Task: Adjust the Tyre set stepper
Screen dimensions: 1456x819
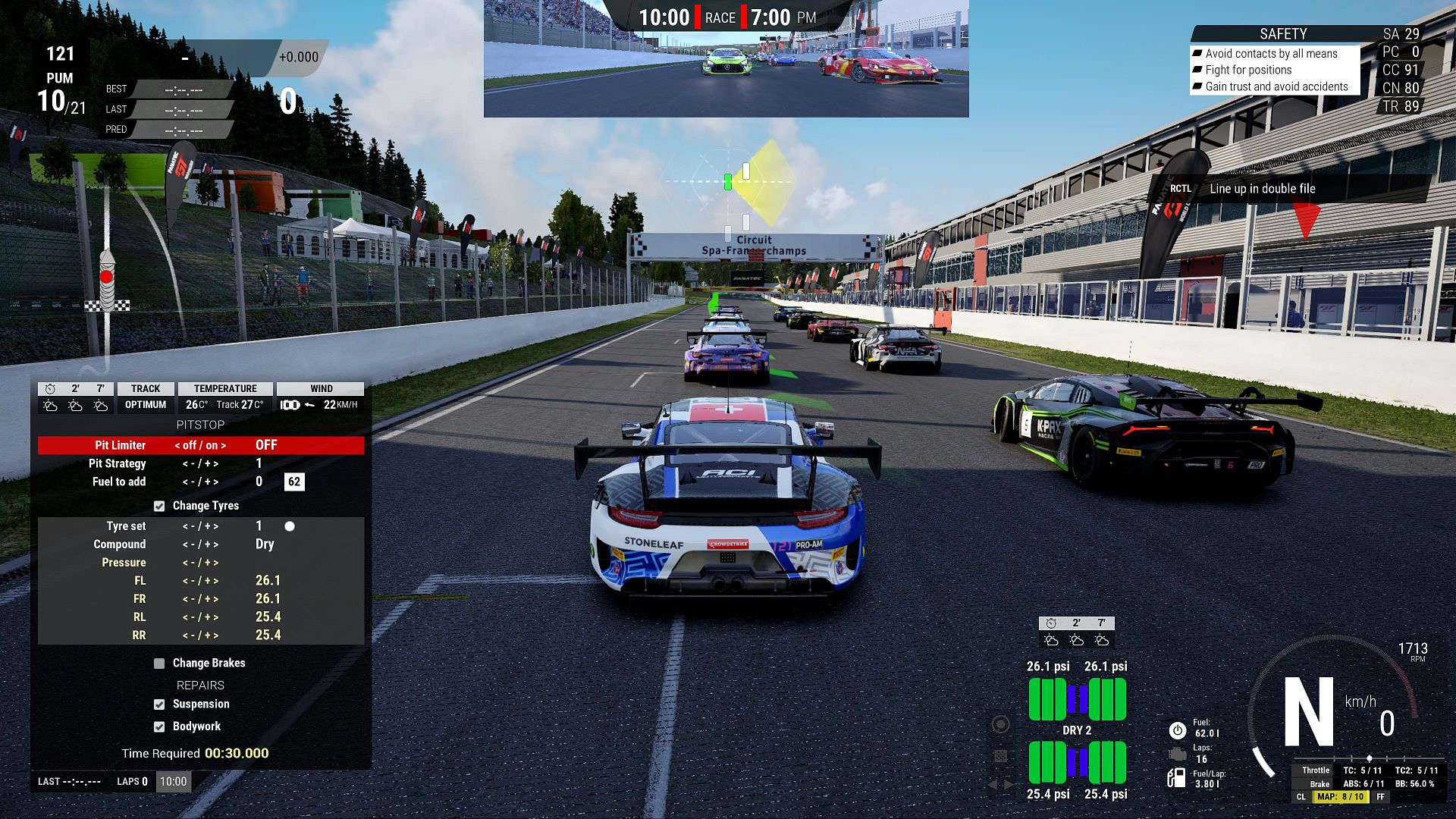Action: [200, 526]
